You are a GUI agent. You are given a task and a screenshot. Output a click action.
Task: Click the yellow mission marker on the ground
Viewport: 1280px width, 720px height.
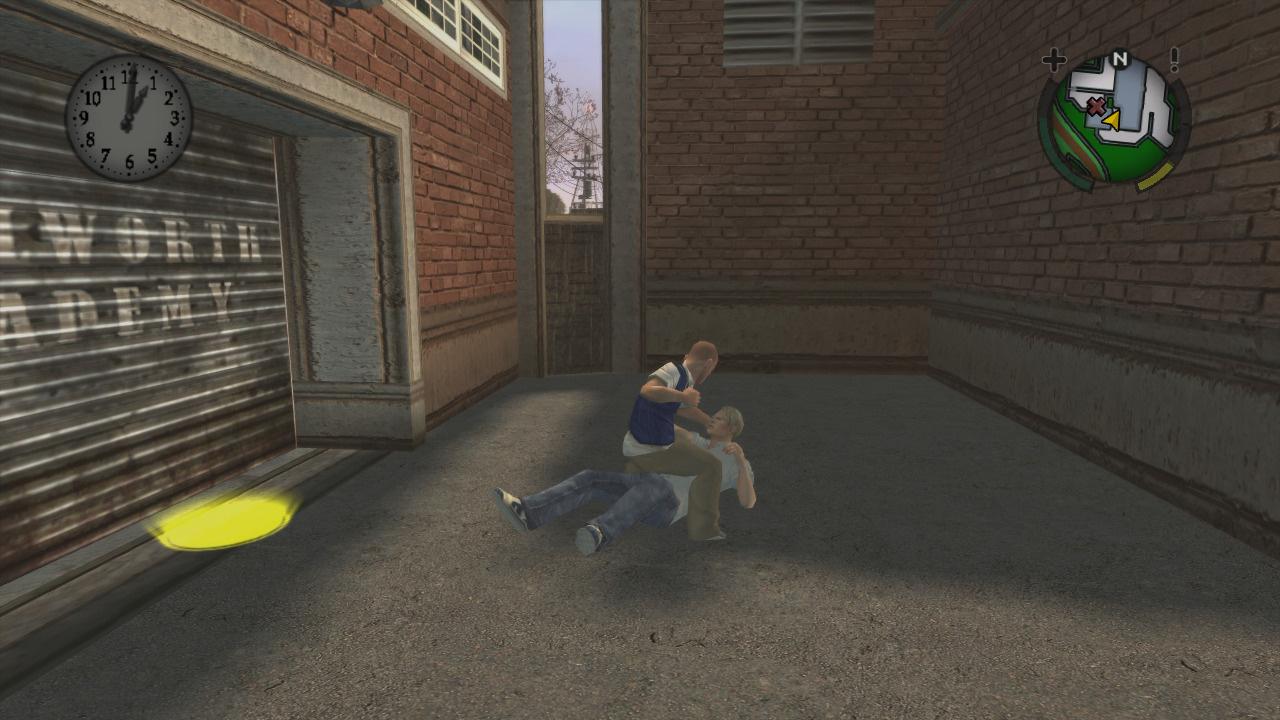click(x=225, y=520)
